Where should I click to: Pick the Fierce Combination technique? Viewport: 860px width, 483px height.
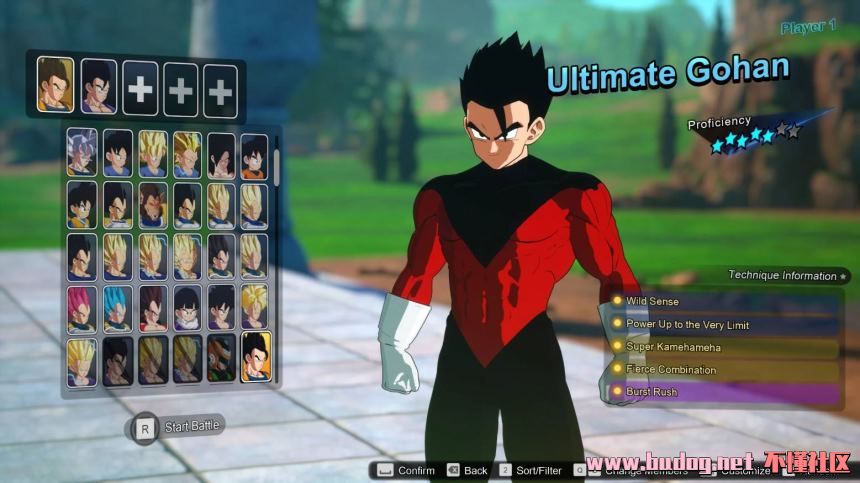[x=722, y=370]
